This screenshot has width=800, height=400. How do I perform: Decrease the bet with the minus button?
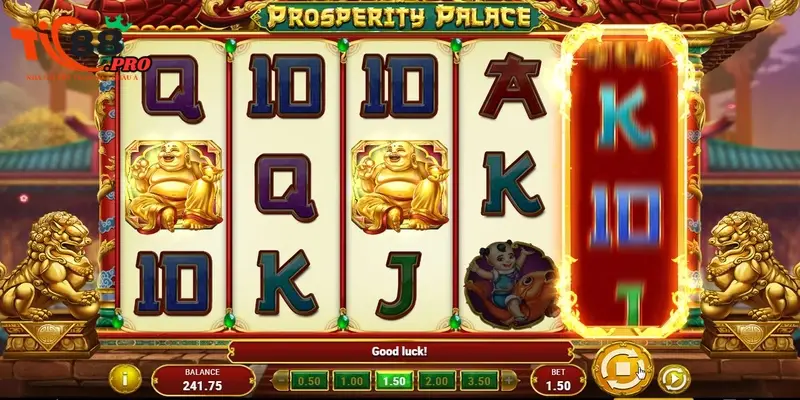(282, 380)
